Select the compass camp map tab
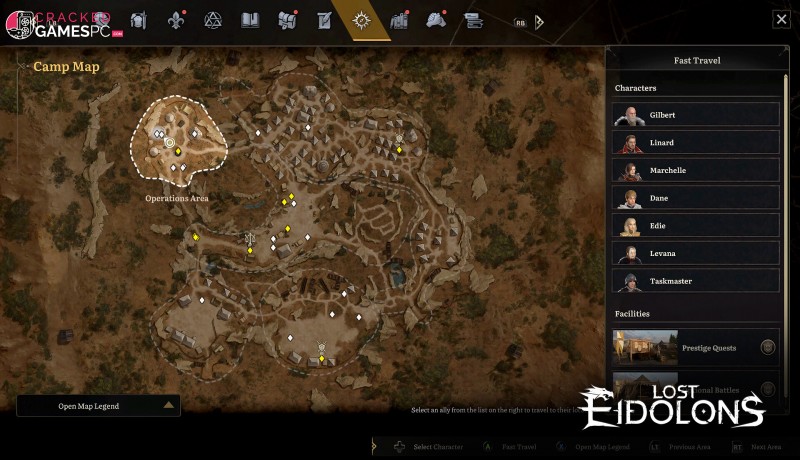 click(x=361, y=20)
